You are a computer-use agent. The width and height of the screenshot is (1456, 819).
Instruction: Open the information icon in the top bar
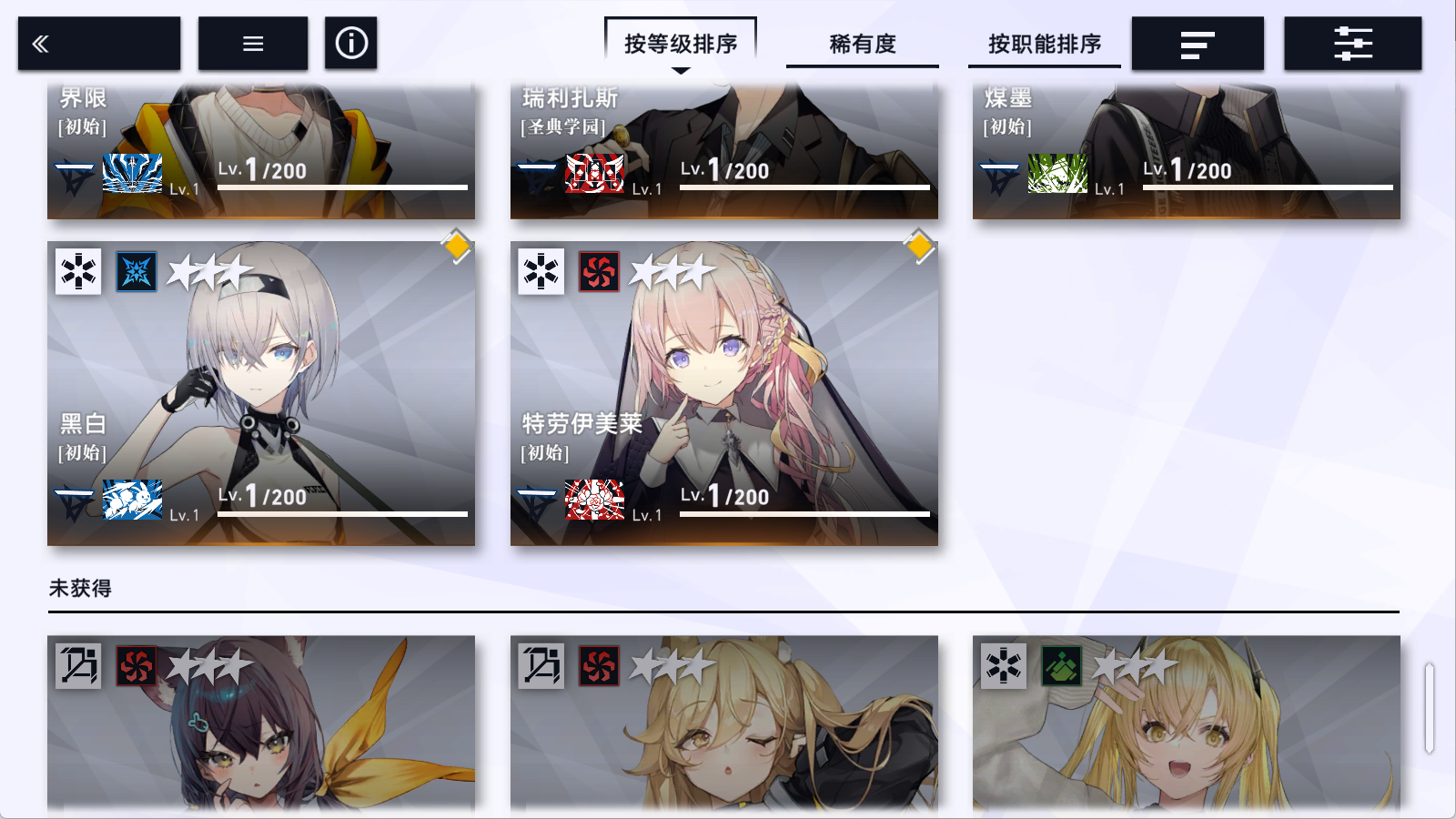(351, 42)
